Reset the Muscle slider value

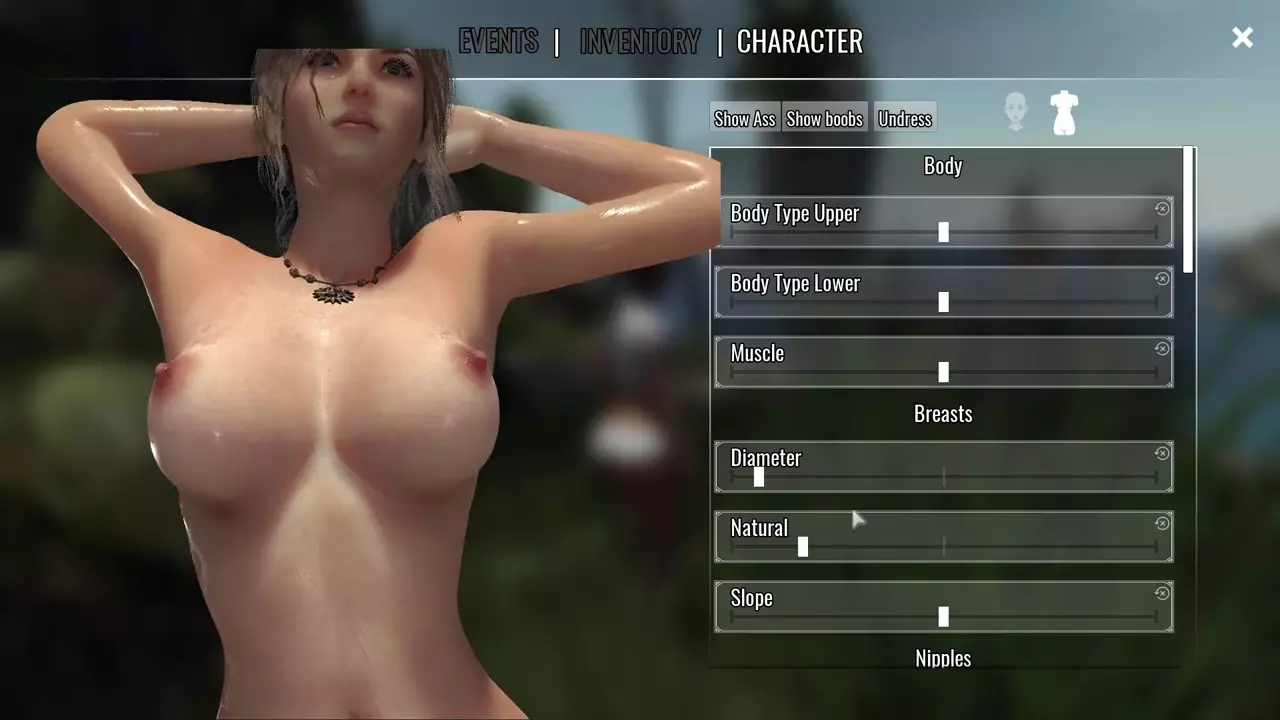coord(1162,349)
